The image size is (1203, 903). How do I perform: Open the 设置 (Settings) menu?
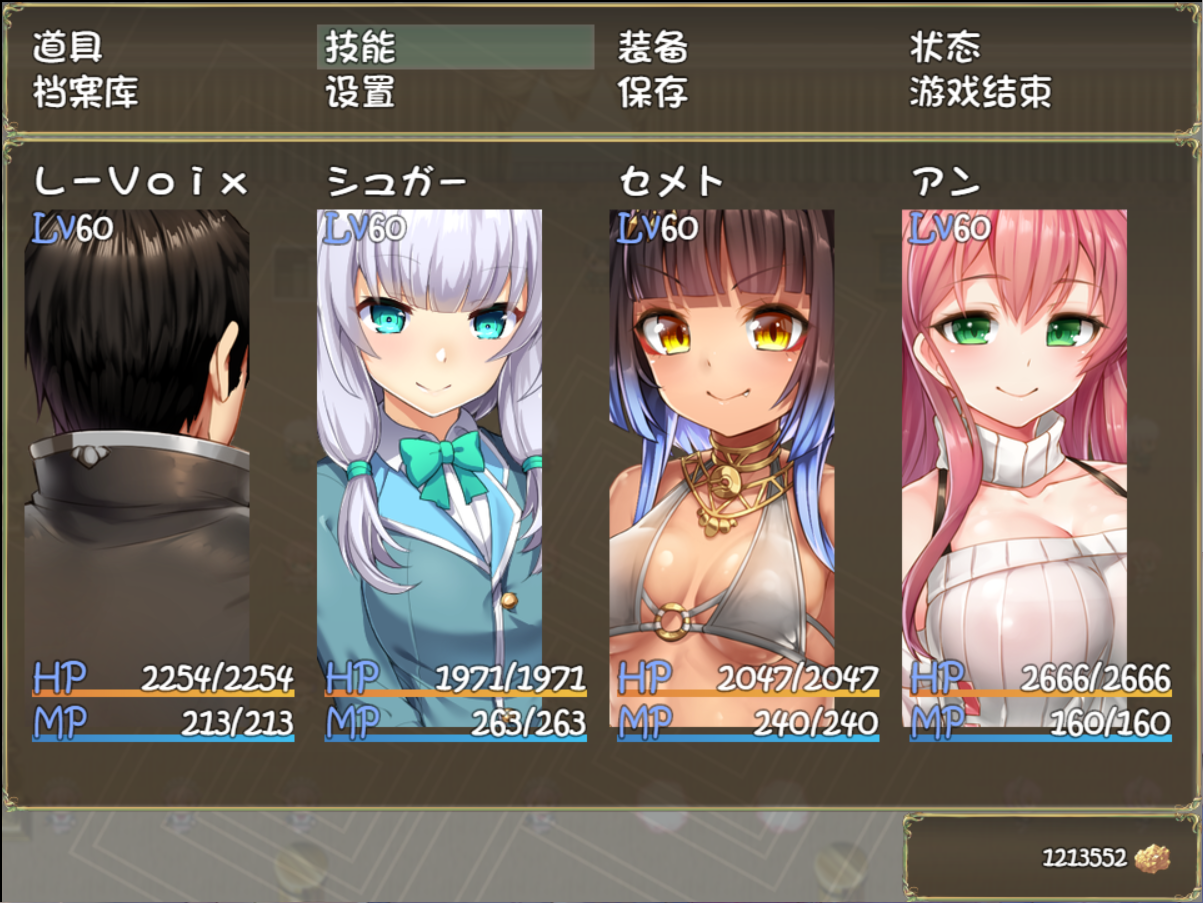tap(361, 92)
